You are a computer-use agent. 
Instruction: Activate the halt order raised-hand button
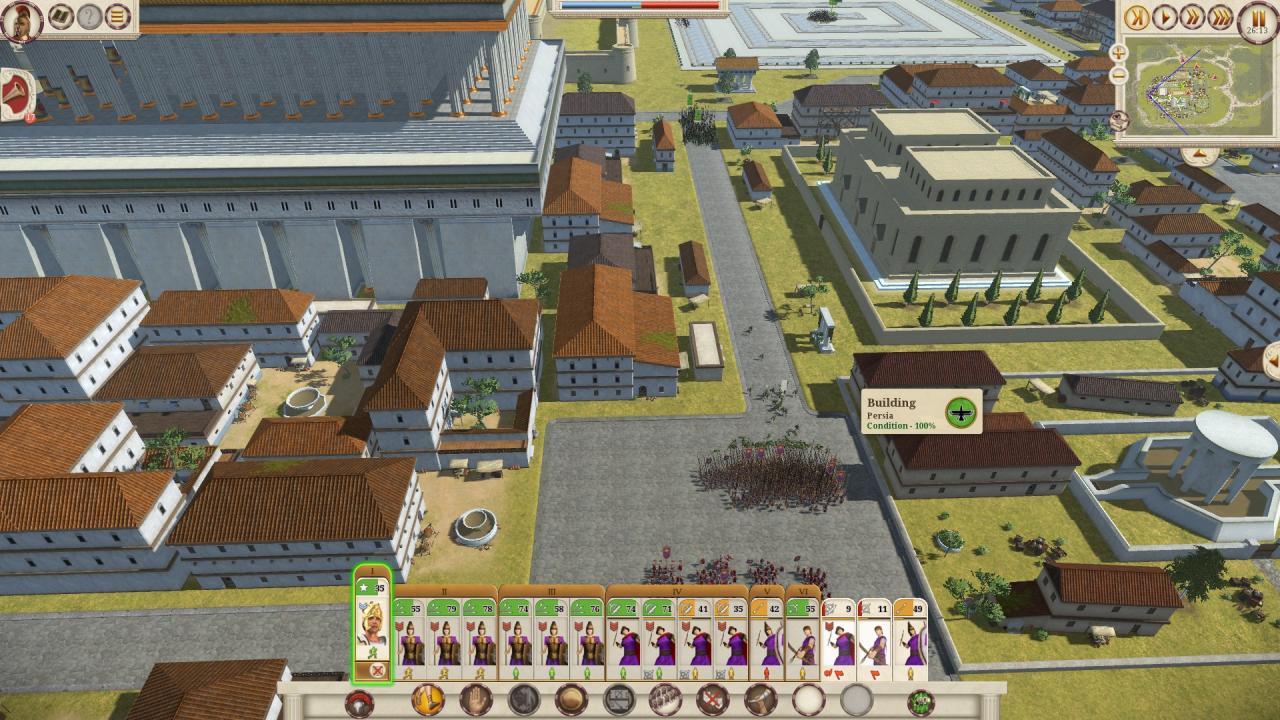point(475,701)
